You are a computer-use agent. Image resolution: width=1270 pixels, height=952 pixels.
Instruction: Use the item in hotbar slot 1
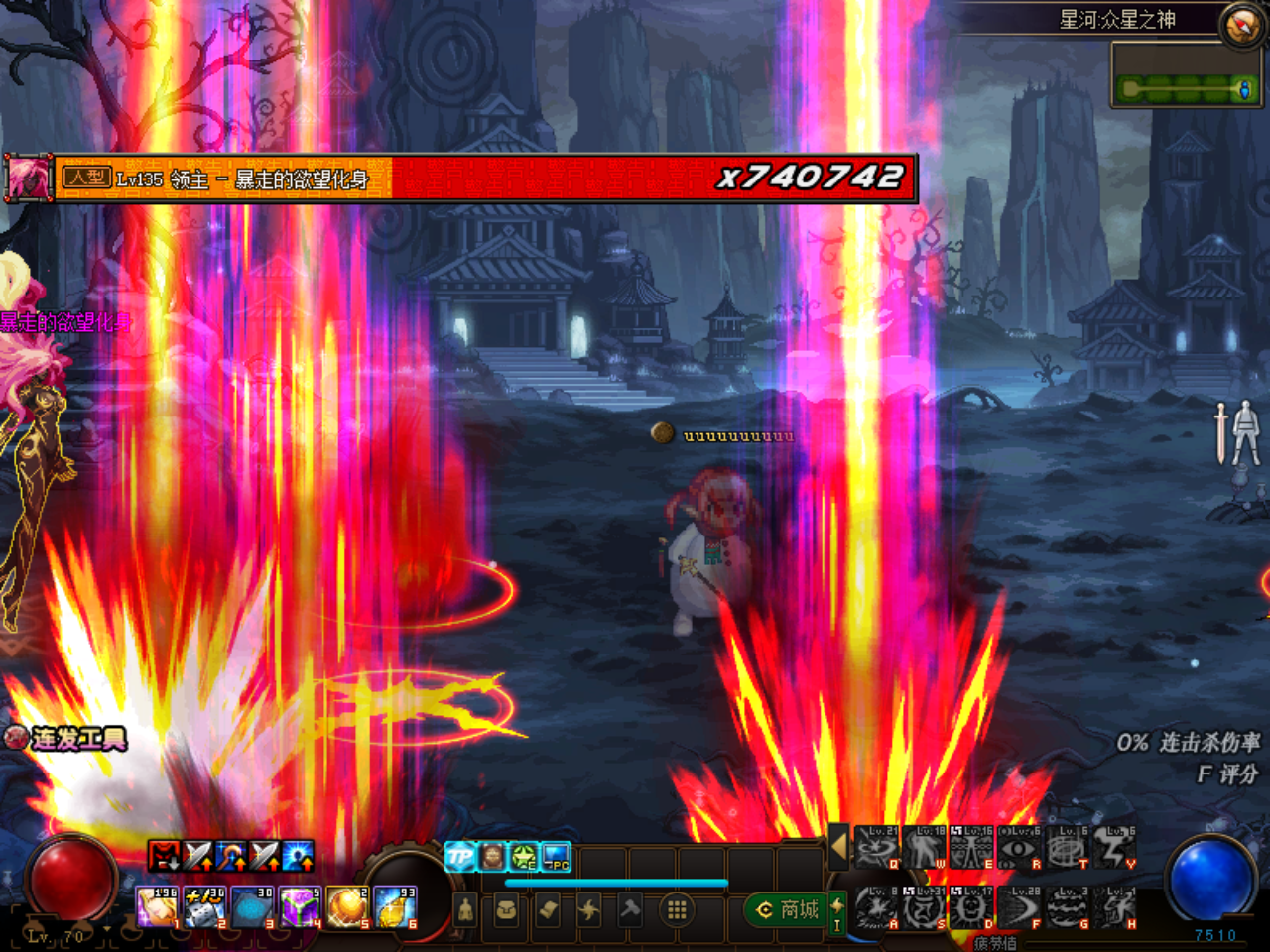point(157,905)
